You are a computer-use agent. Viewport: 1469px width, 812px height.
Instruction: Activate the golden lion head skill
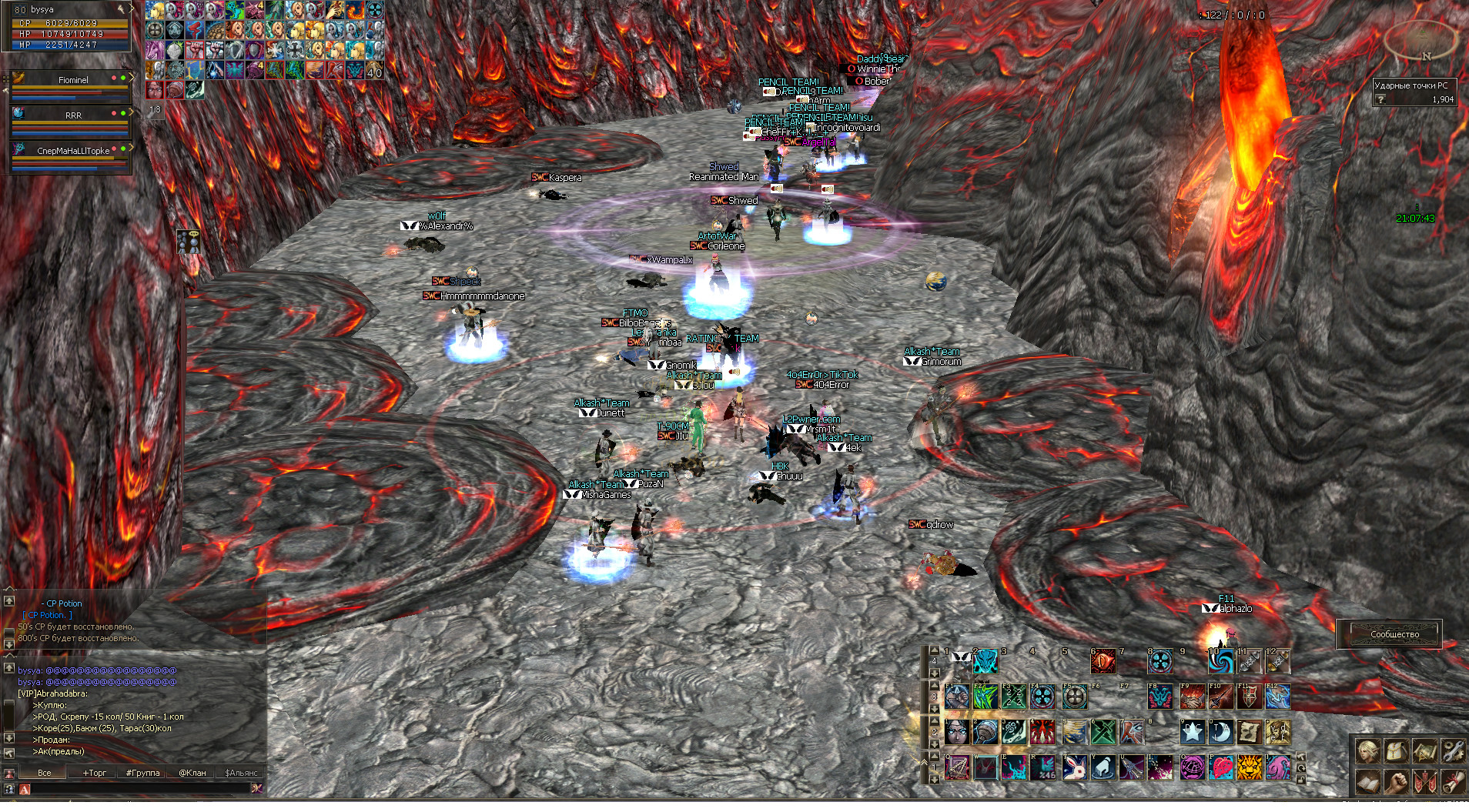tap(1250, 767)
